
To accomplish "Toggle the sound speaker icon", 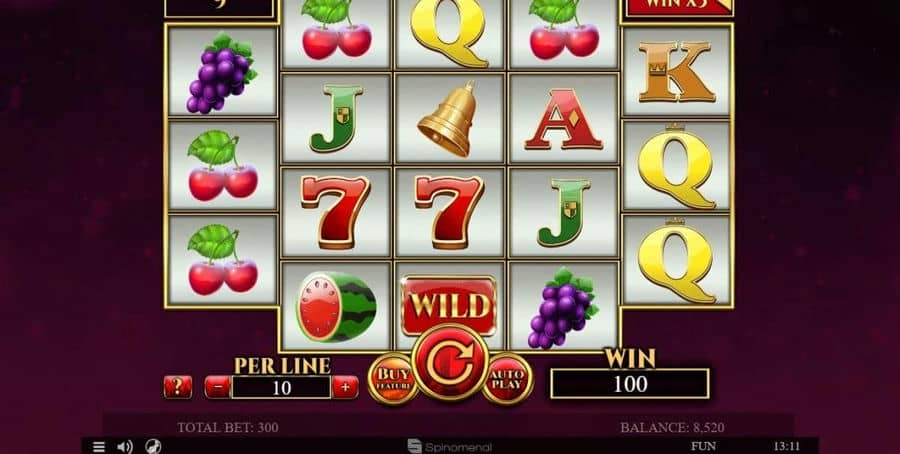I will (x=125, y=446).
